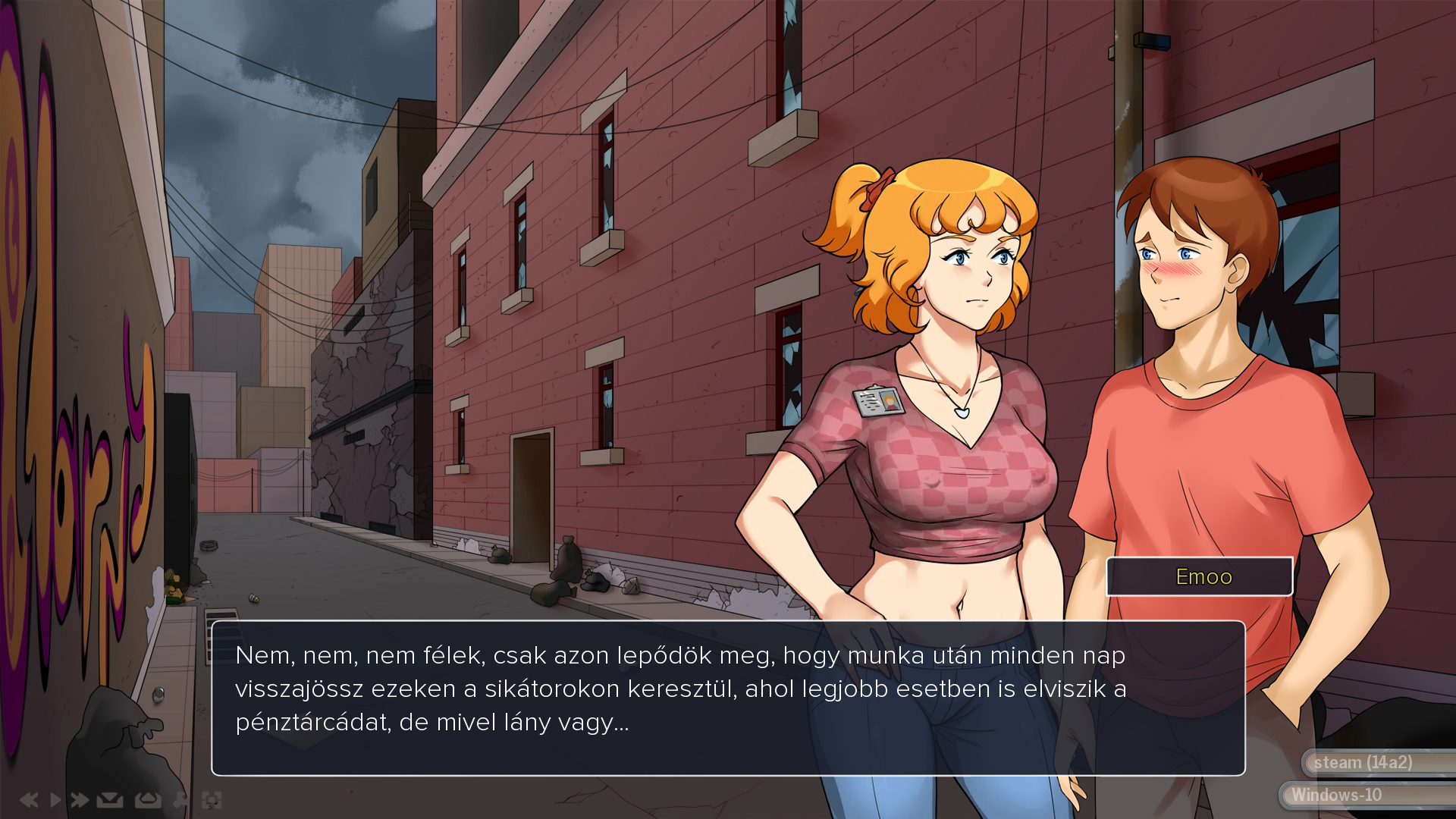The height and width of the screenshot is (819, 1456).
Task: Skip ahead with the double-arrow forward icon
Action: coord(80,800)
